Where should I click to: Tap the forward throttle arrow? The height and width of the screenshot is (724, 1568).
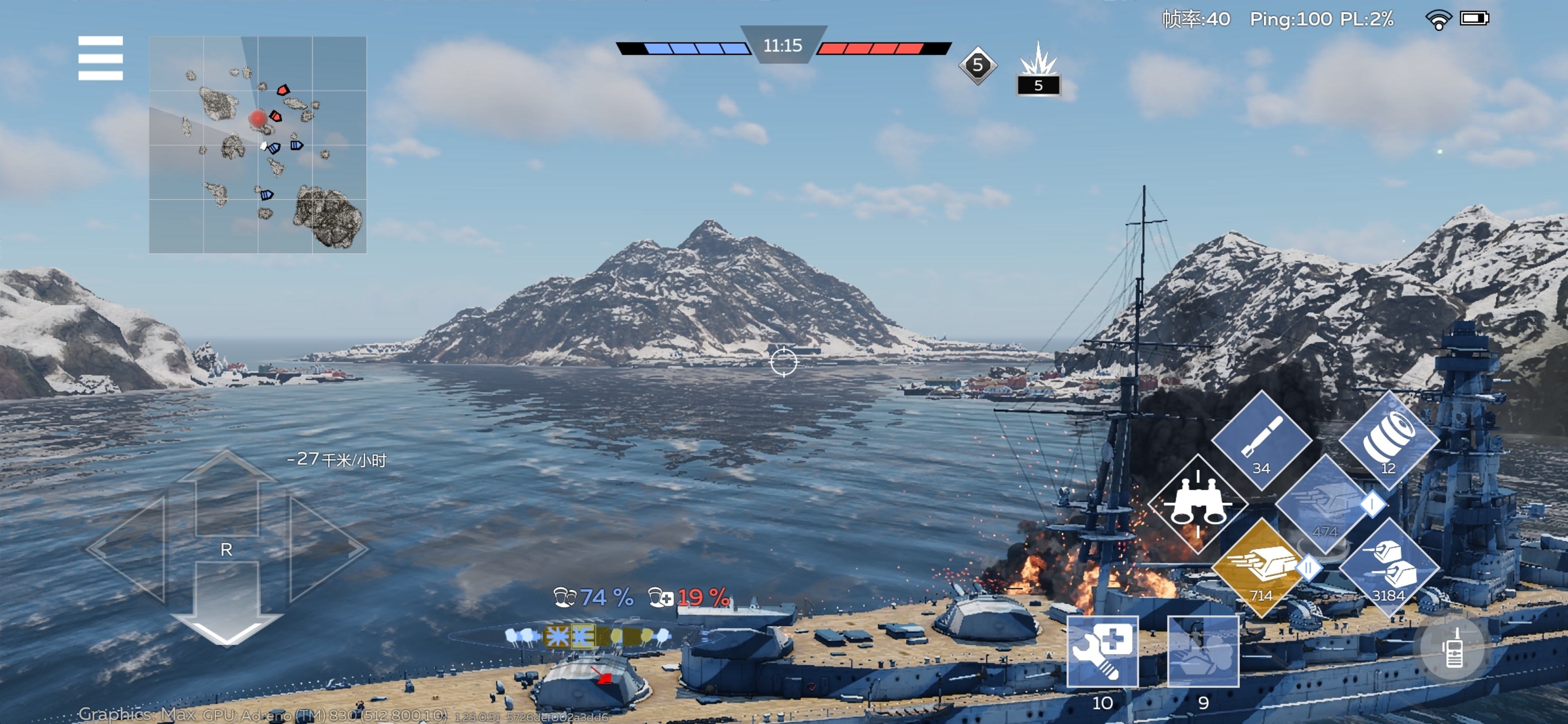[x=227, y=492]
